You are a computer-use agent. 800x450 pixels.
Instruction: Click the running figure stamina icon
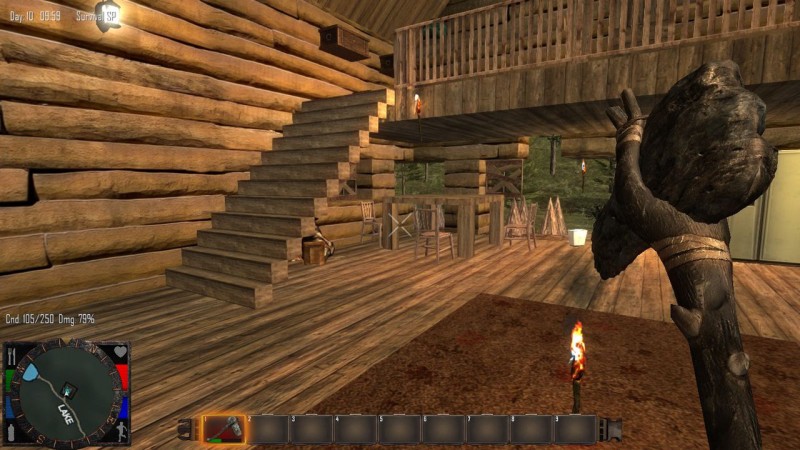[x=120, y=433]
